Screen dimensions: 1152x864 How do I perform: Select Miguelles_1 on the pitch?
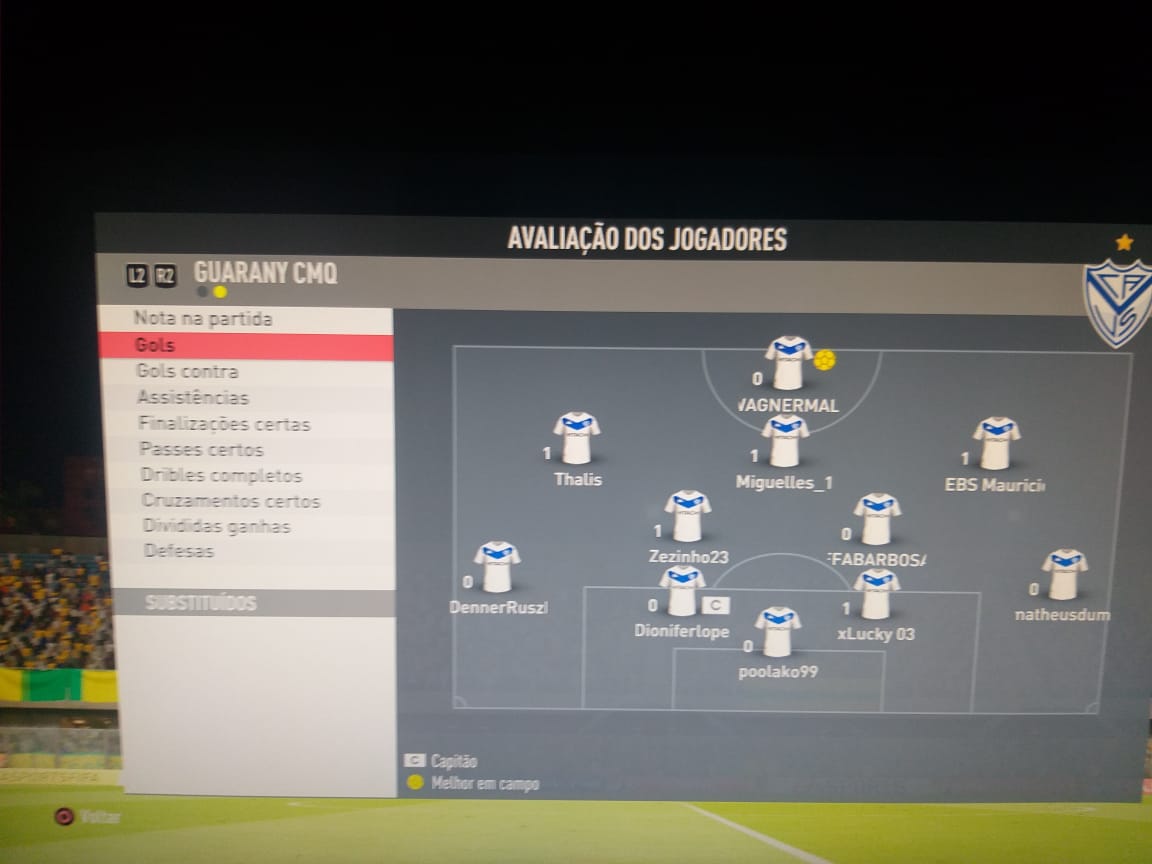pos(785,441)
